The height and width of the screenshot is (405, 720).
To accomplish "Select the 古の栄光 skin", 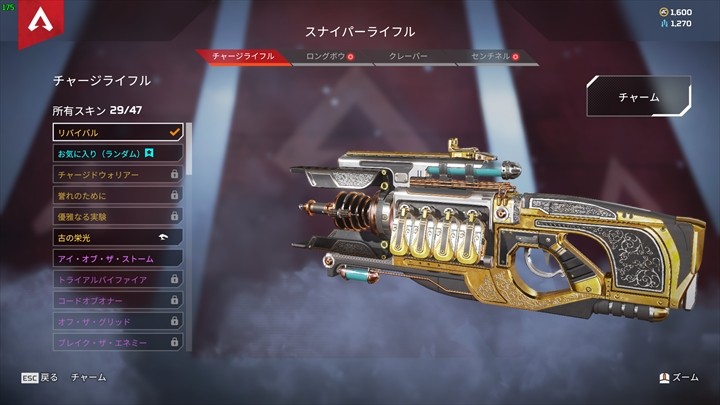I will [x=117, y=237].
